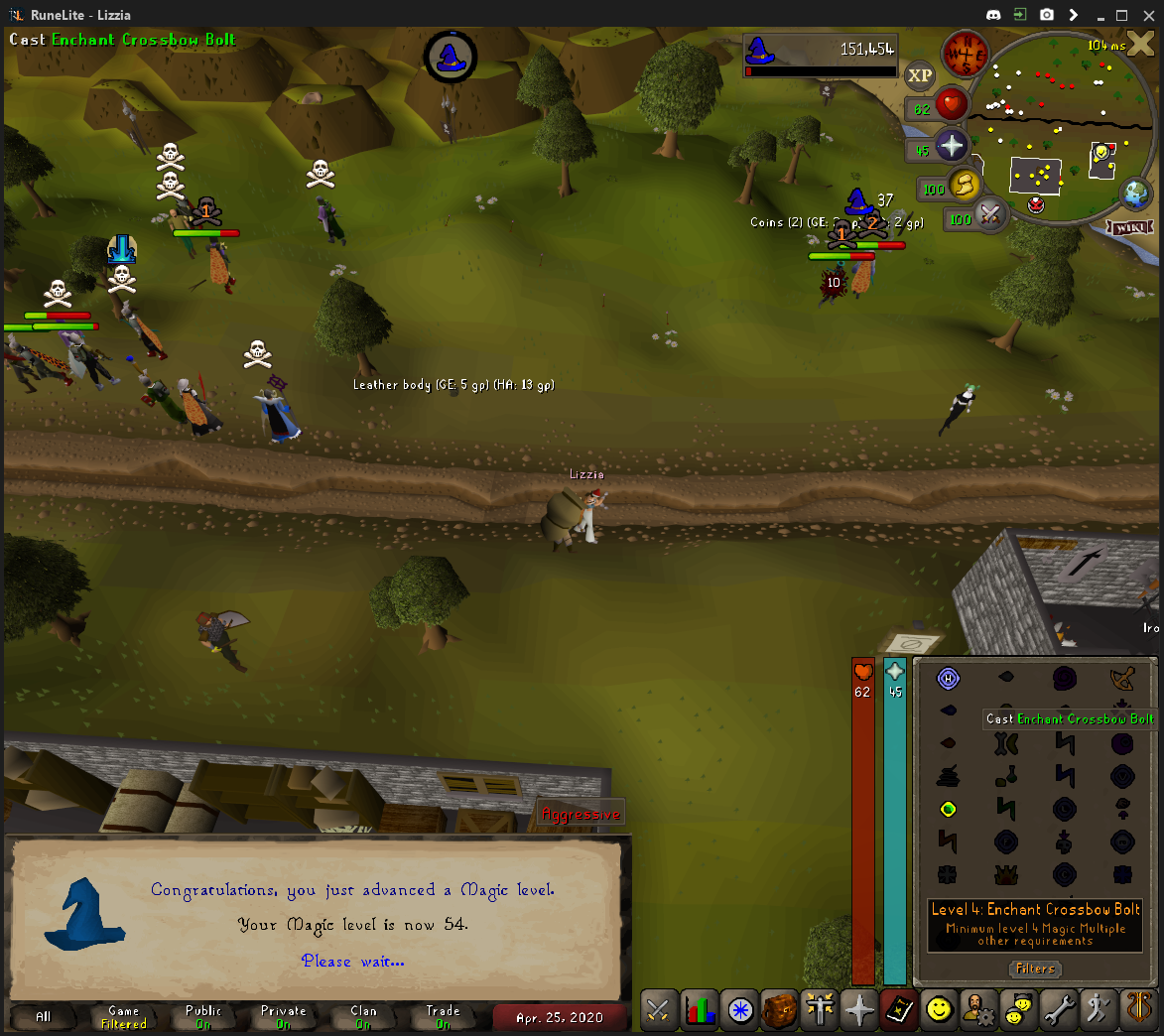Click the compass to face north
Viewport: 1164px width, 1036px height.
tap(964, 54)
